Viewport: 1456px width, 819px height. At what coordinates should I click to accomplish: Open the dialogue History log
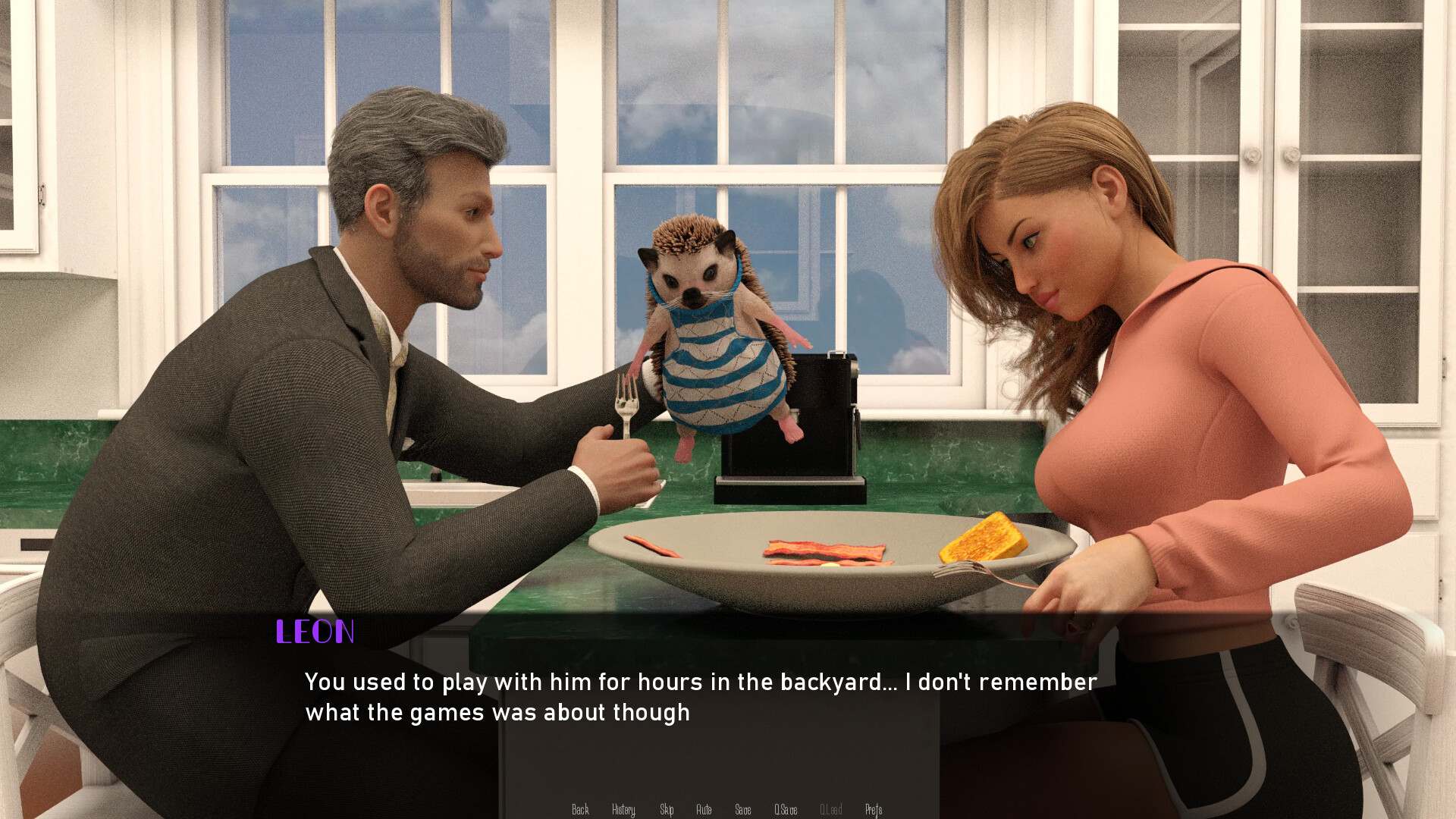pos(623,810)
